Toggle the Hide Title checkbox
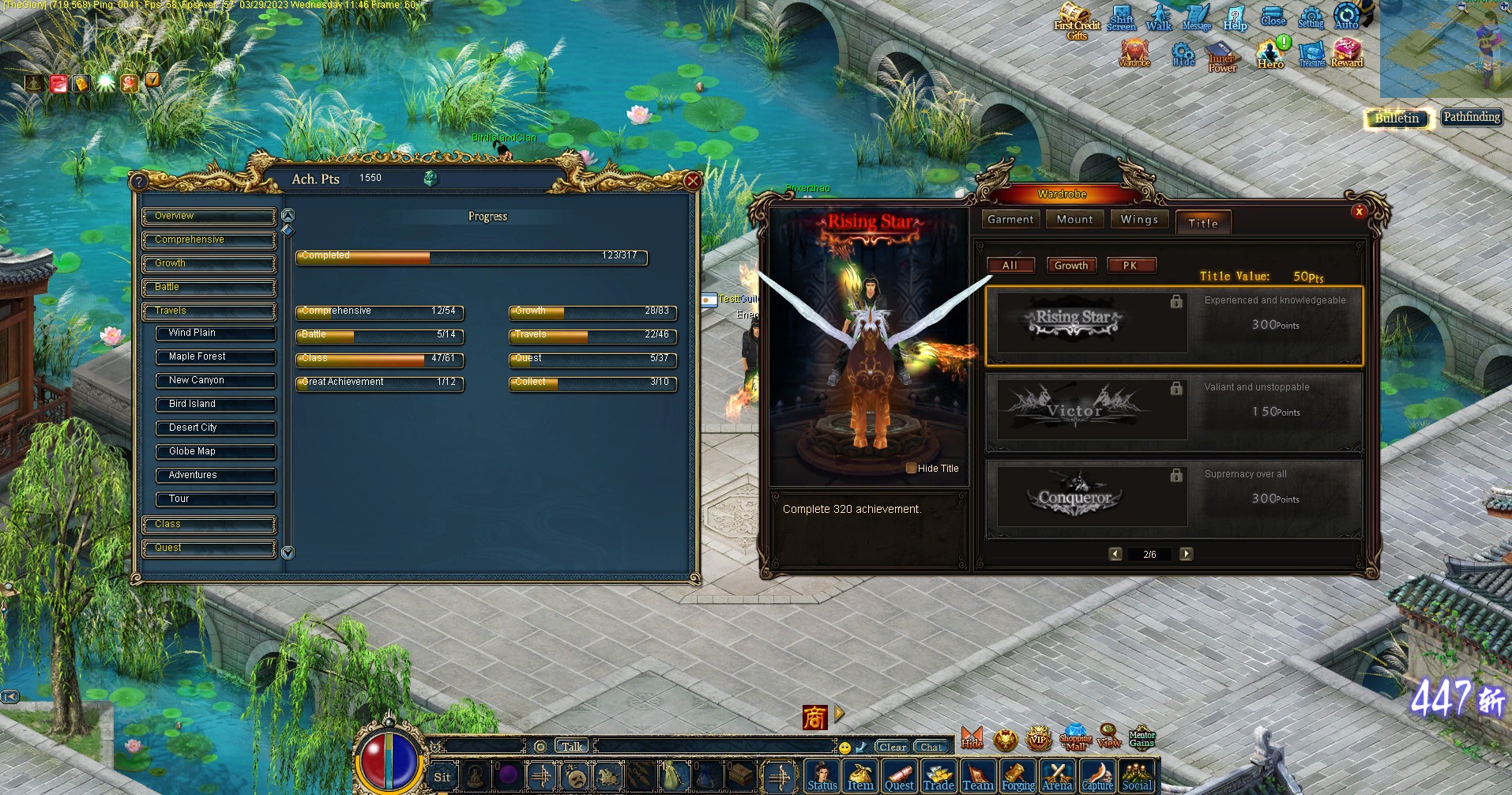The image size is (1512, 795). coord(911,468)
